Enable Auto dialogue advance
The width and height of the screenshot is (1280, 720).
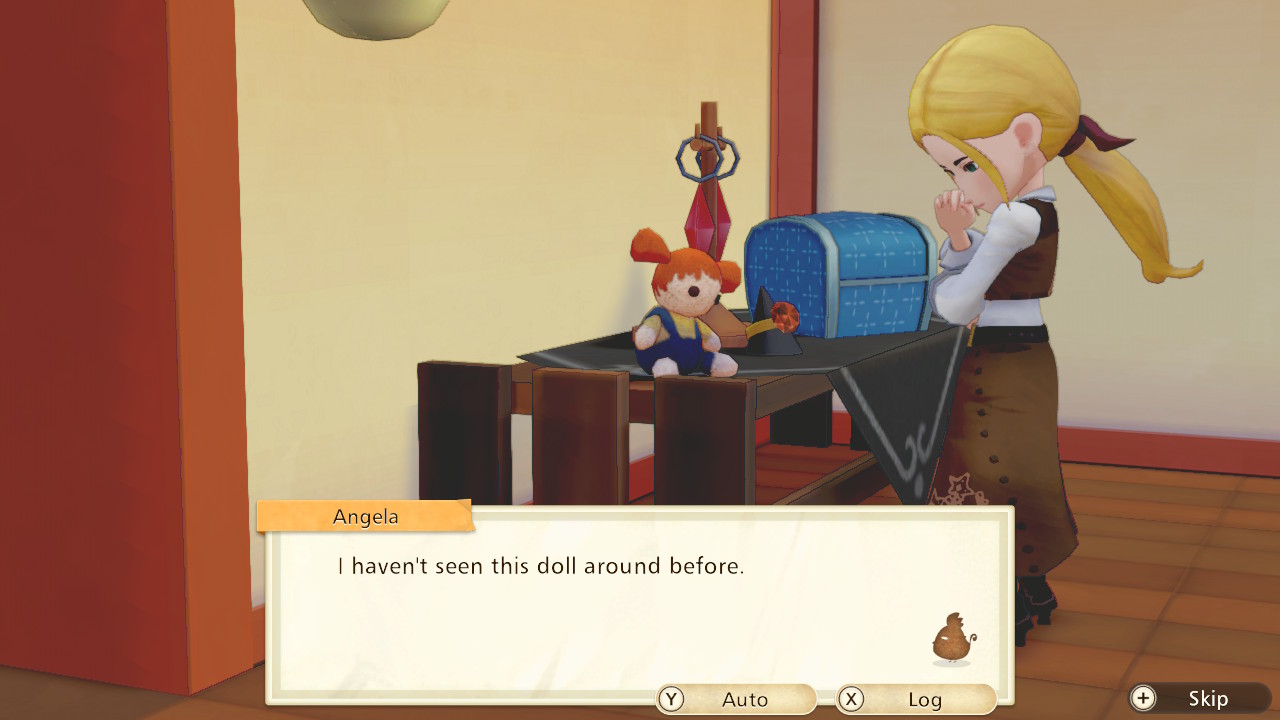click(736, 699)
